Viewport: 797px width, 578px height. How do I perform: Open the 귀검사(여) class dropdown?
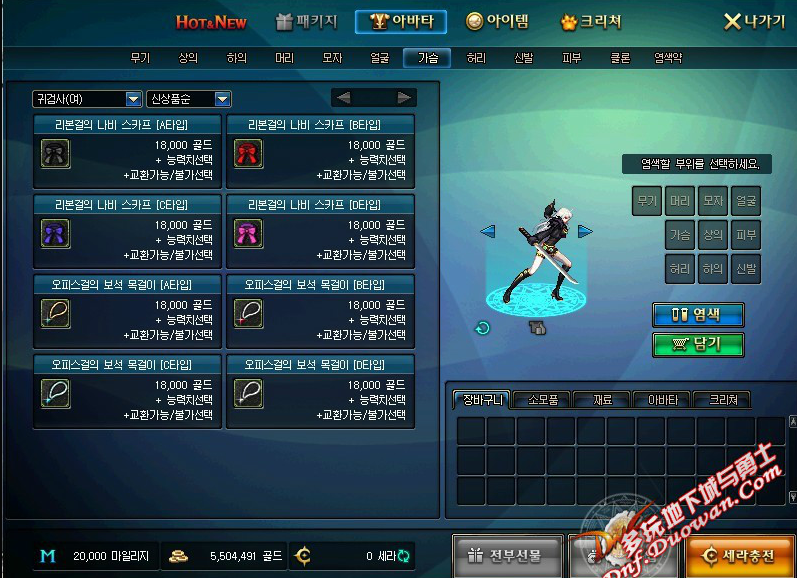click(87, 98)
